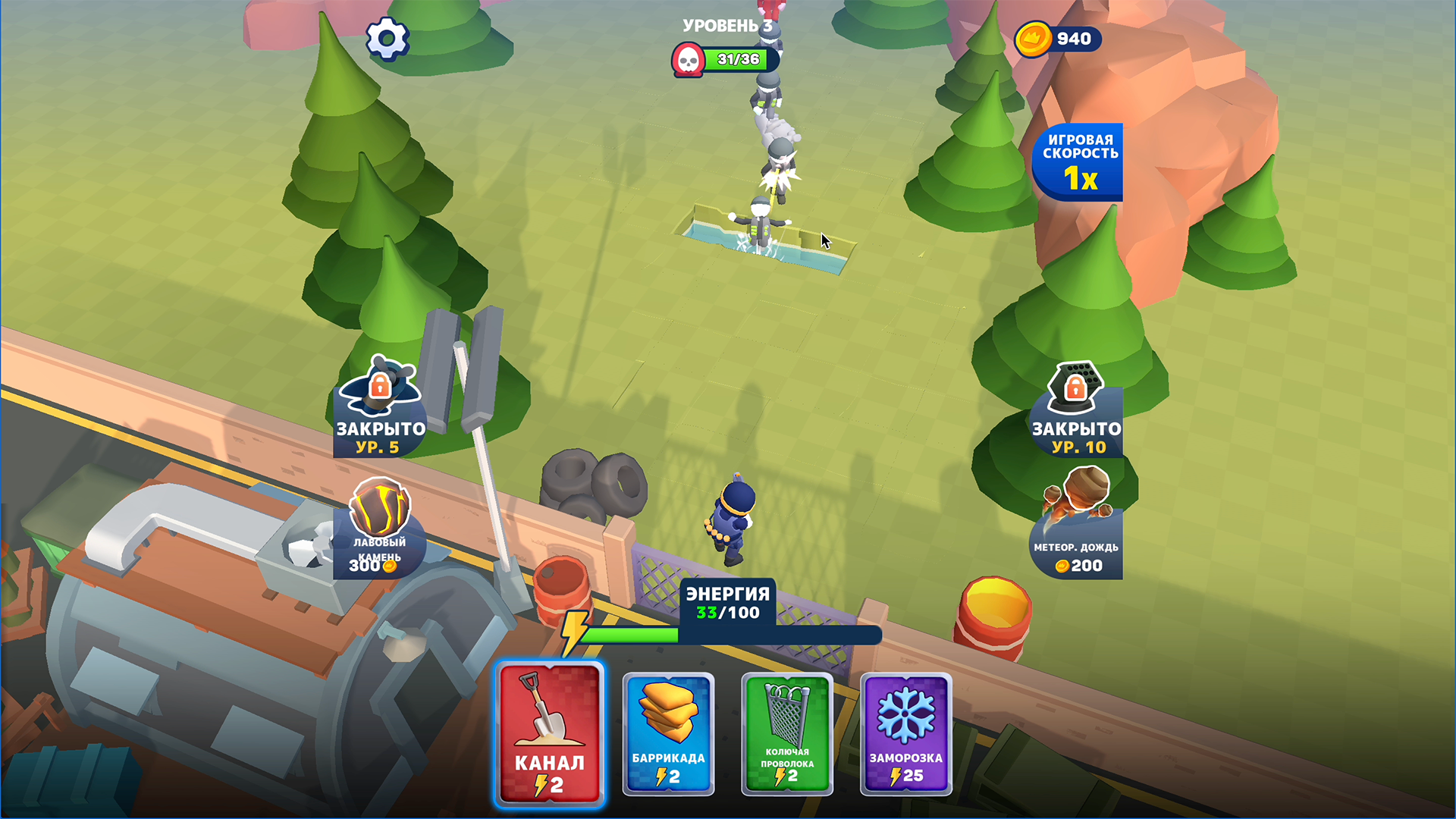Switch game speed from 1x

point(1077,182)
